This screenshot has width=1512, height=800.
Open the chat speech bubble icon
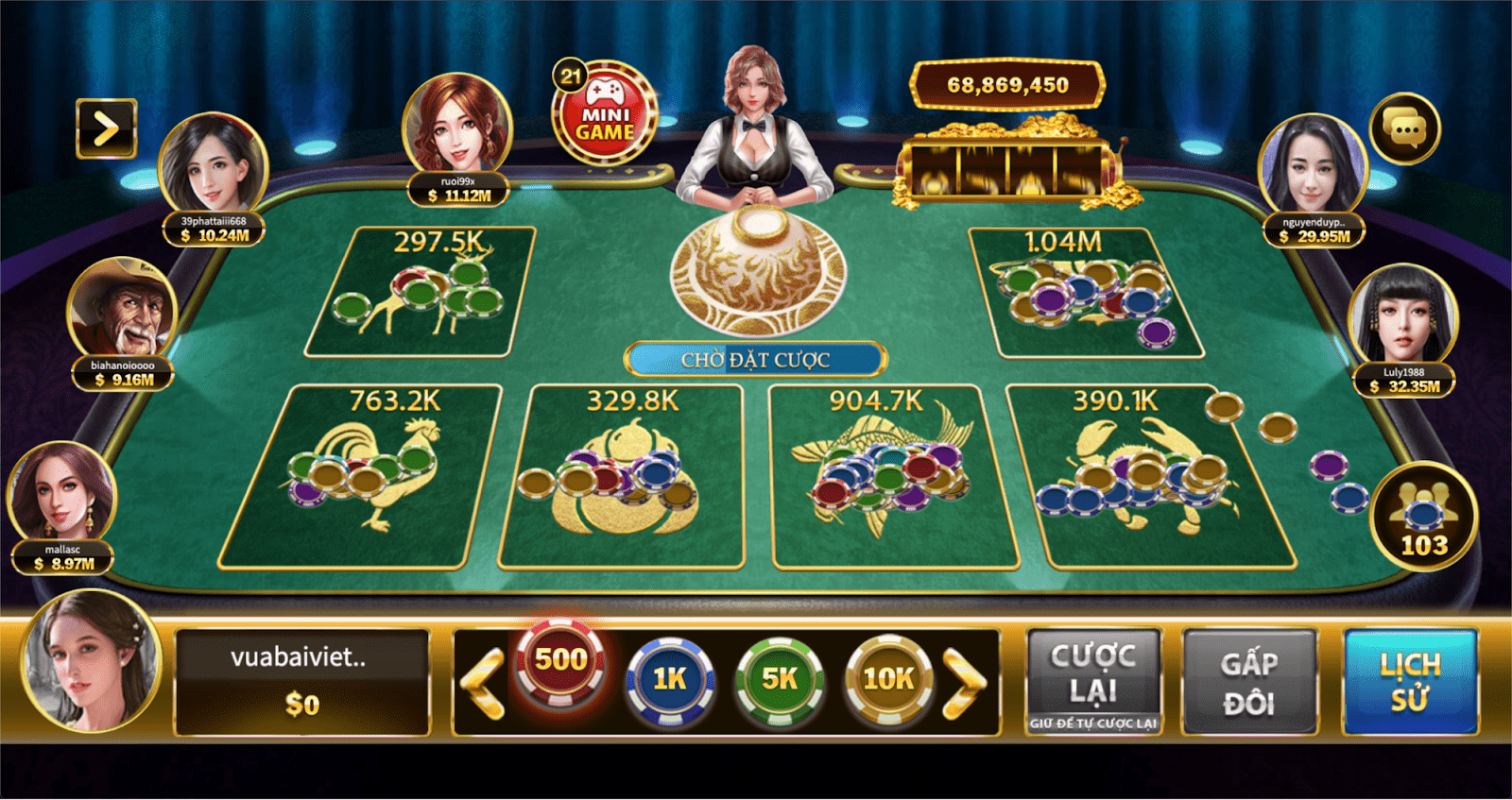coord(1404,128)
